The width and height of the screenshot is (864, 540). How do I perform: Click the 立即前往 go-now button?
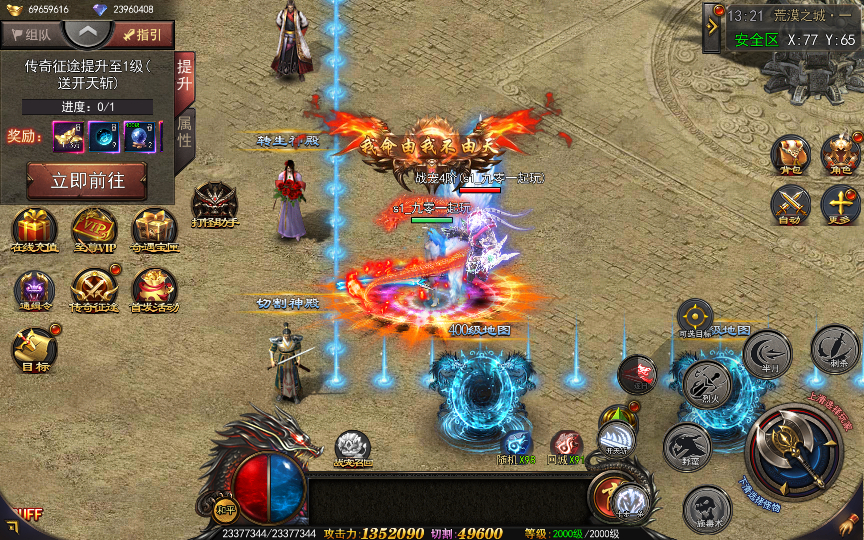86,182
